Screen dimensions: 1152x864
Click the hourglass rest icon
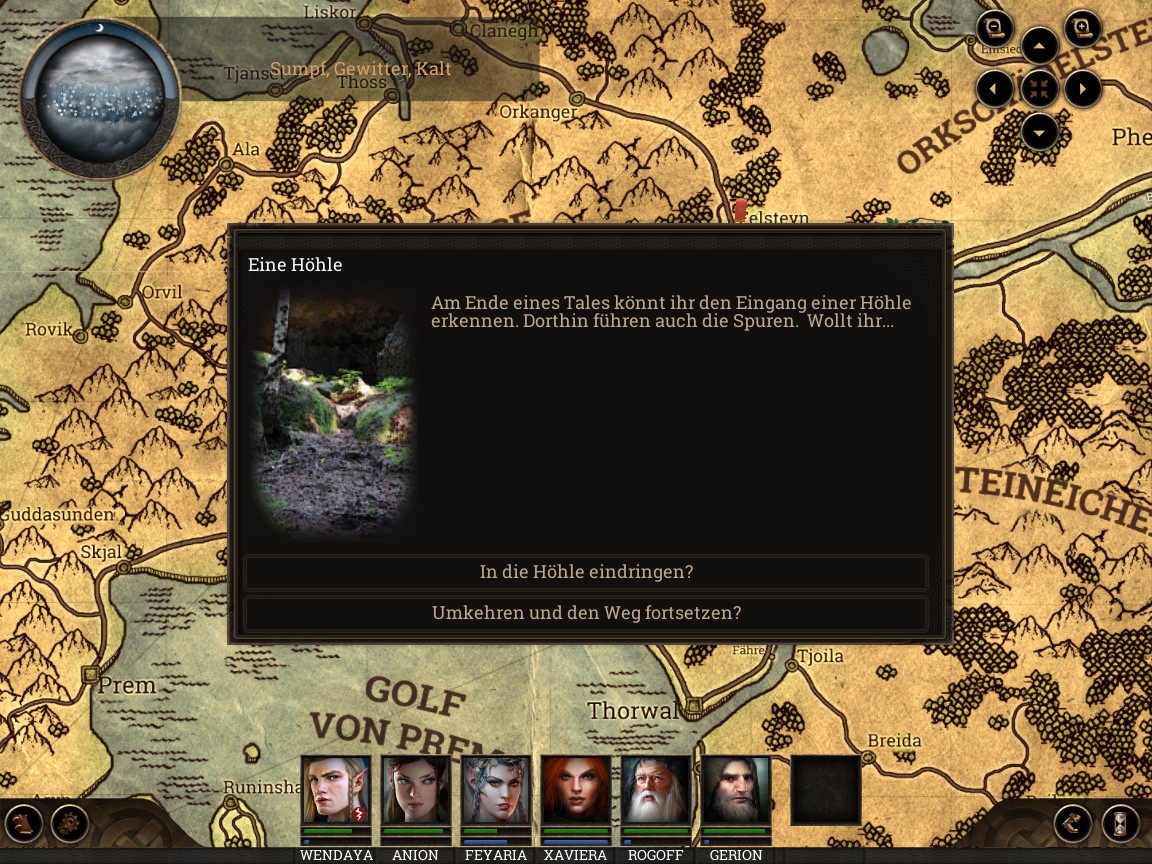[1121, 824]
